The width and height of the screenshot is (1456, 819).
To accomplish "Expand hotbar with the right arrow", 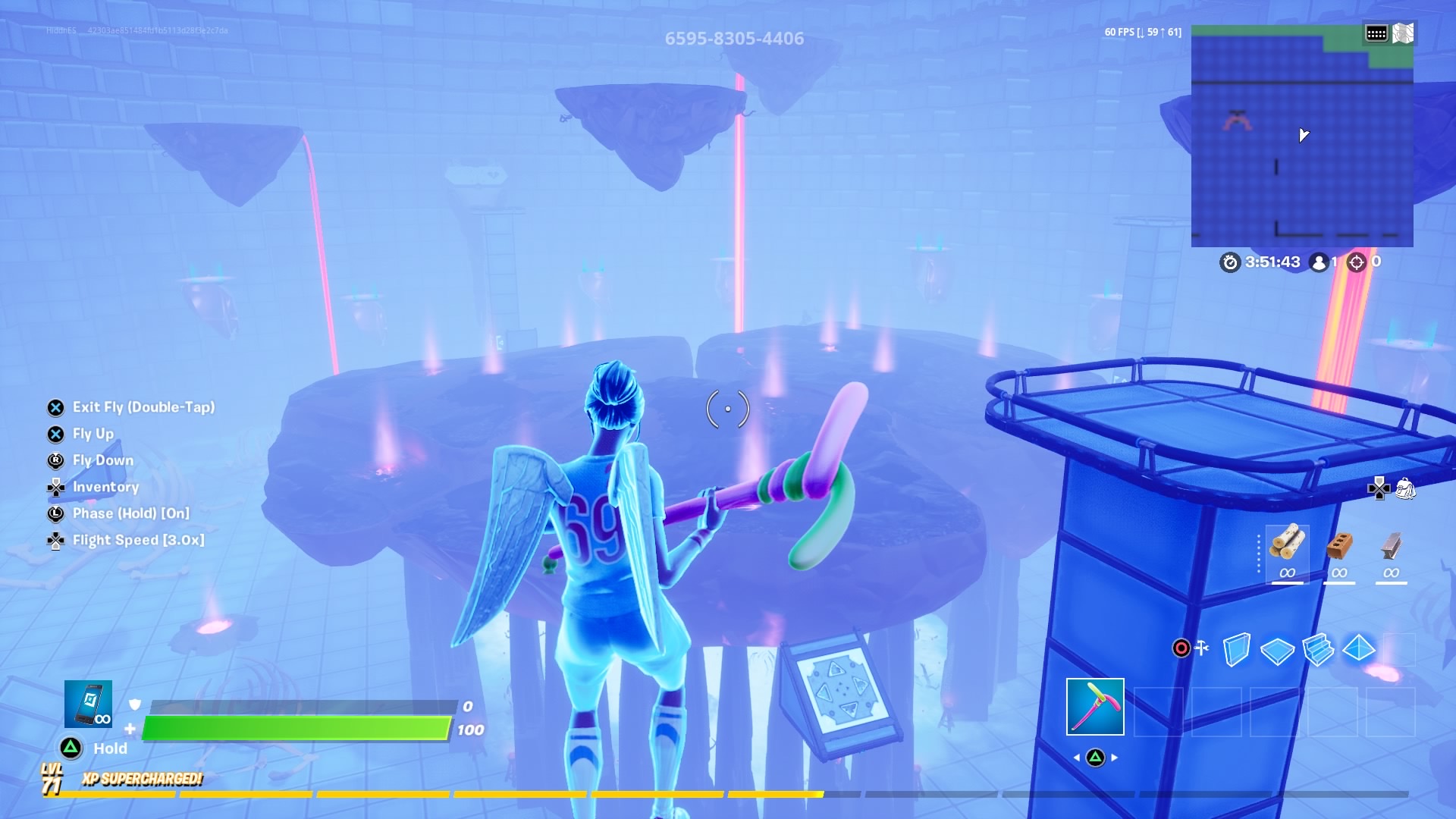I will click(1114, 756).
